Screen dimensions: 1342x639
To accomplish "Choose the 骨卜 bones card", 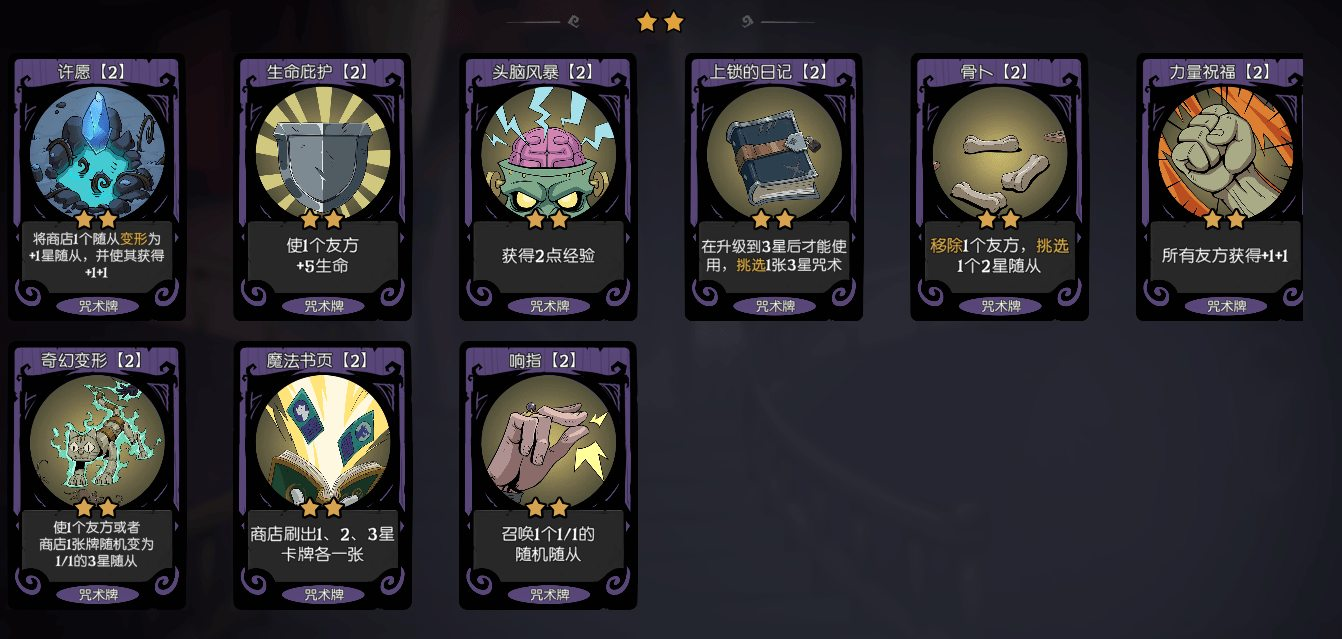I will click(x=999, y=187).
